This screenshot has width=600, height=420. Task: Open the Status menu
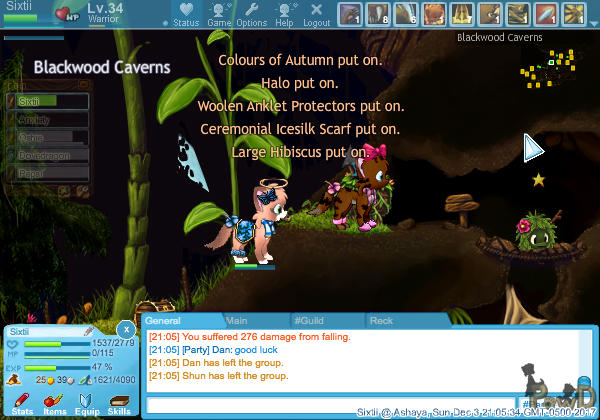tap(186, 14)
